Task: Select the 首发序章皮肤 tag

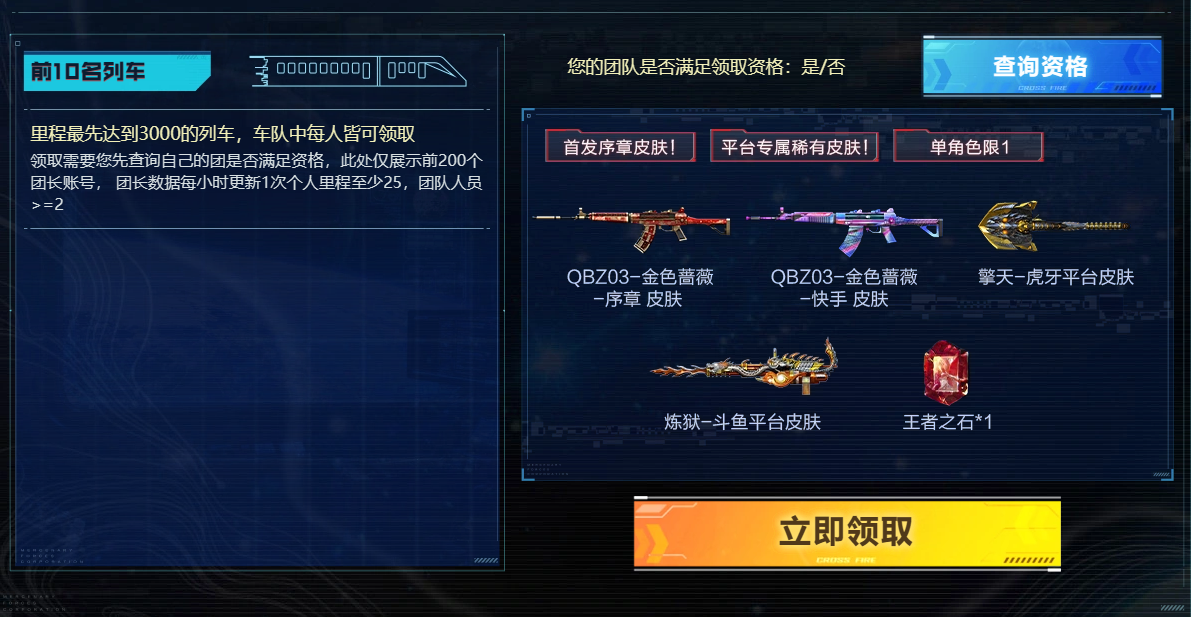Action: coord(614,147)
